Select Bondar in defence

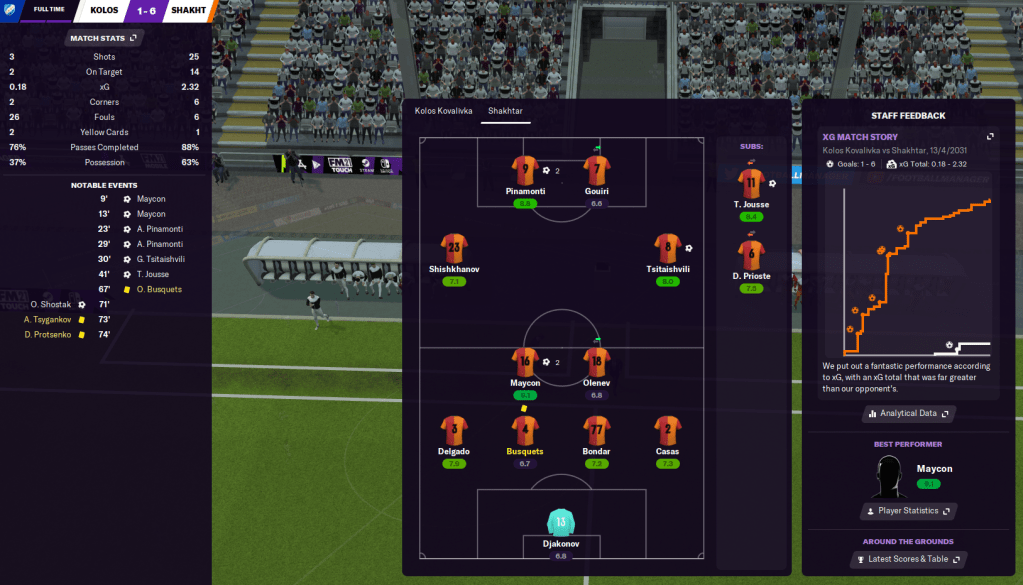[597, 431]
